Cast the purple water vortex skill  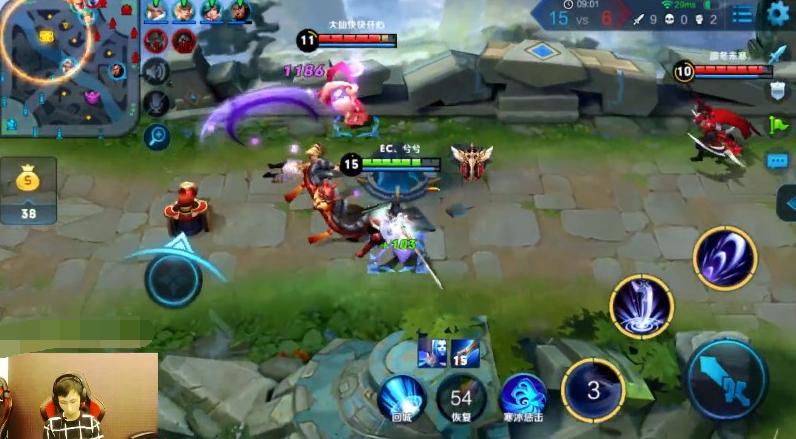641,306
